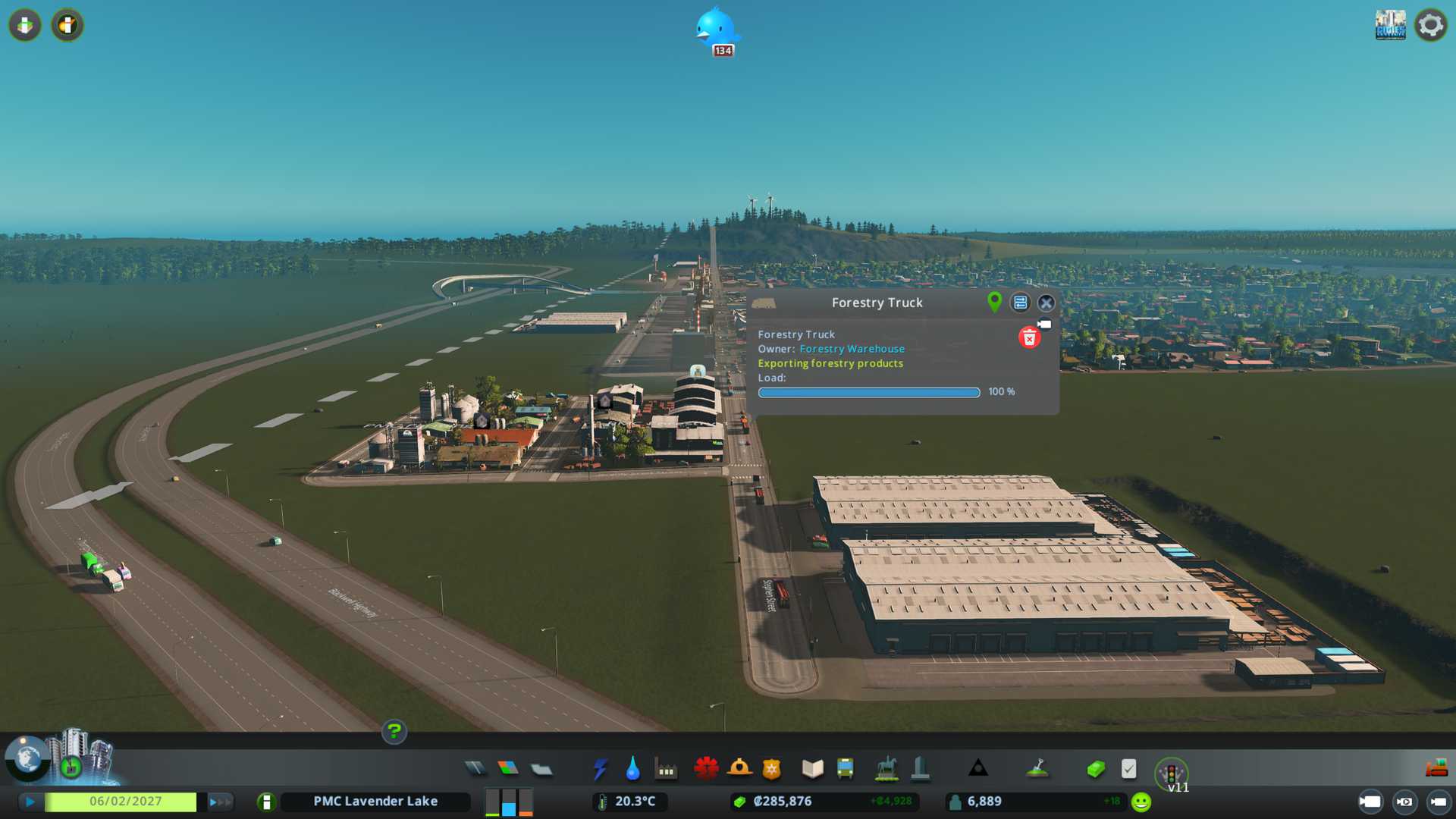The height and width of the screenshot is (819, 1456).
Task: Open the Economy money panel
Action: pos(1096,769)
